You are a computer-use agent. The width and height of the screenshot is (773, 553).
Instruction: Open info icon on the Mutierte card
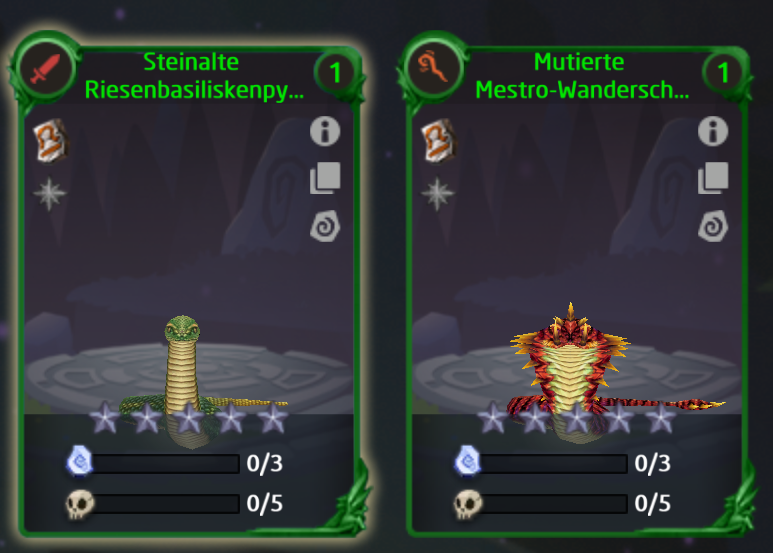click(x=713, y=131)
